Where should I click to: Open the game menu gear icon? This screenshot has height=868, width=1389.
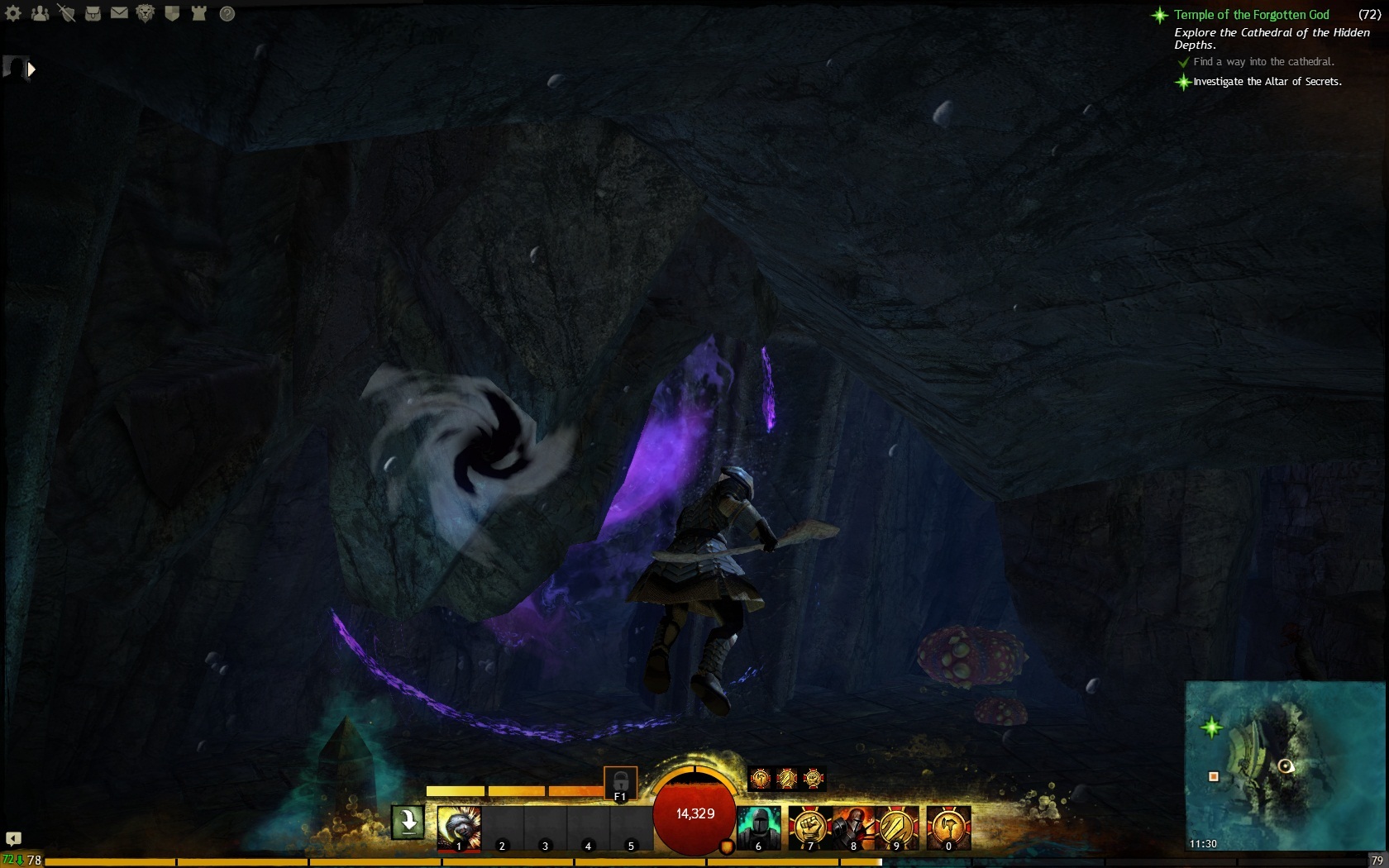tap(13, 13)
